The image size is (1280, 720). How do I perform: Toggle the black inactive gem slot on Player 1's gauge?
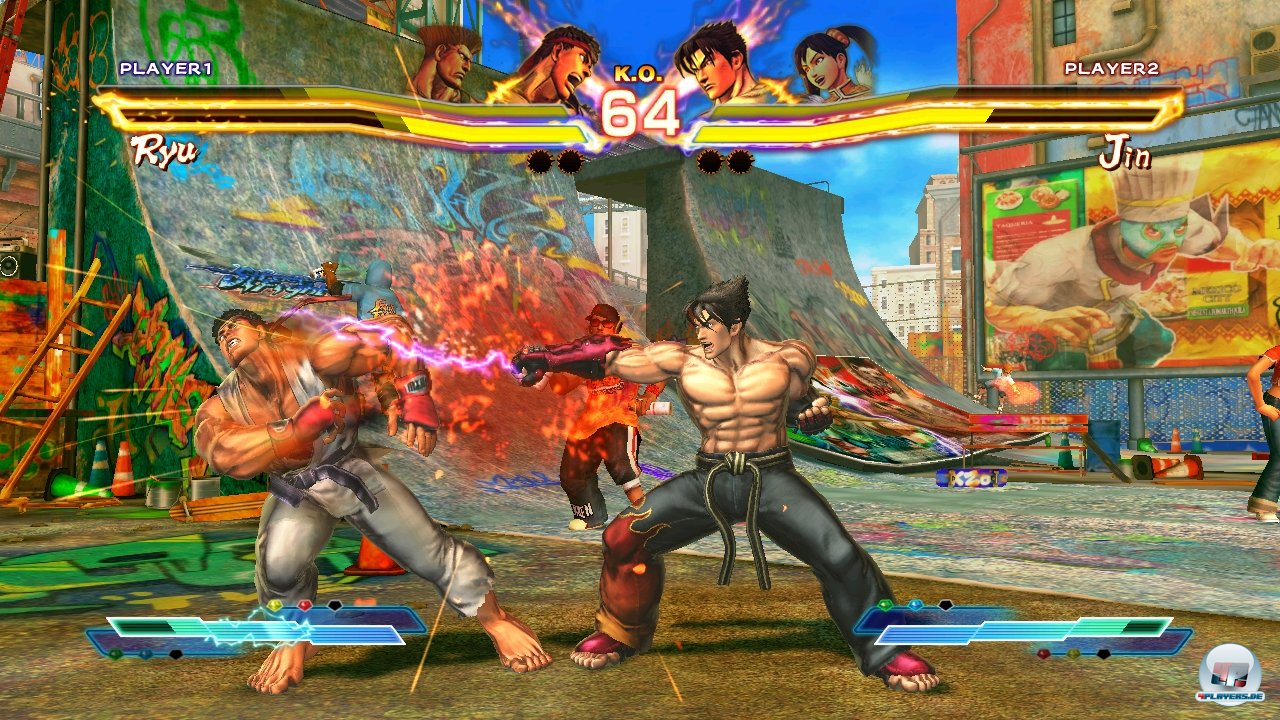point(335,606)
